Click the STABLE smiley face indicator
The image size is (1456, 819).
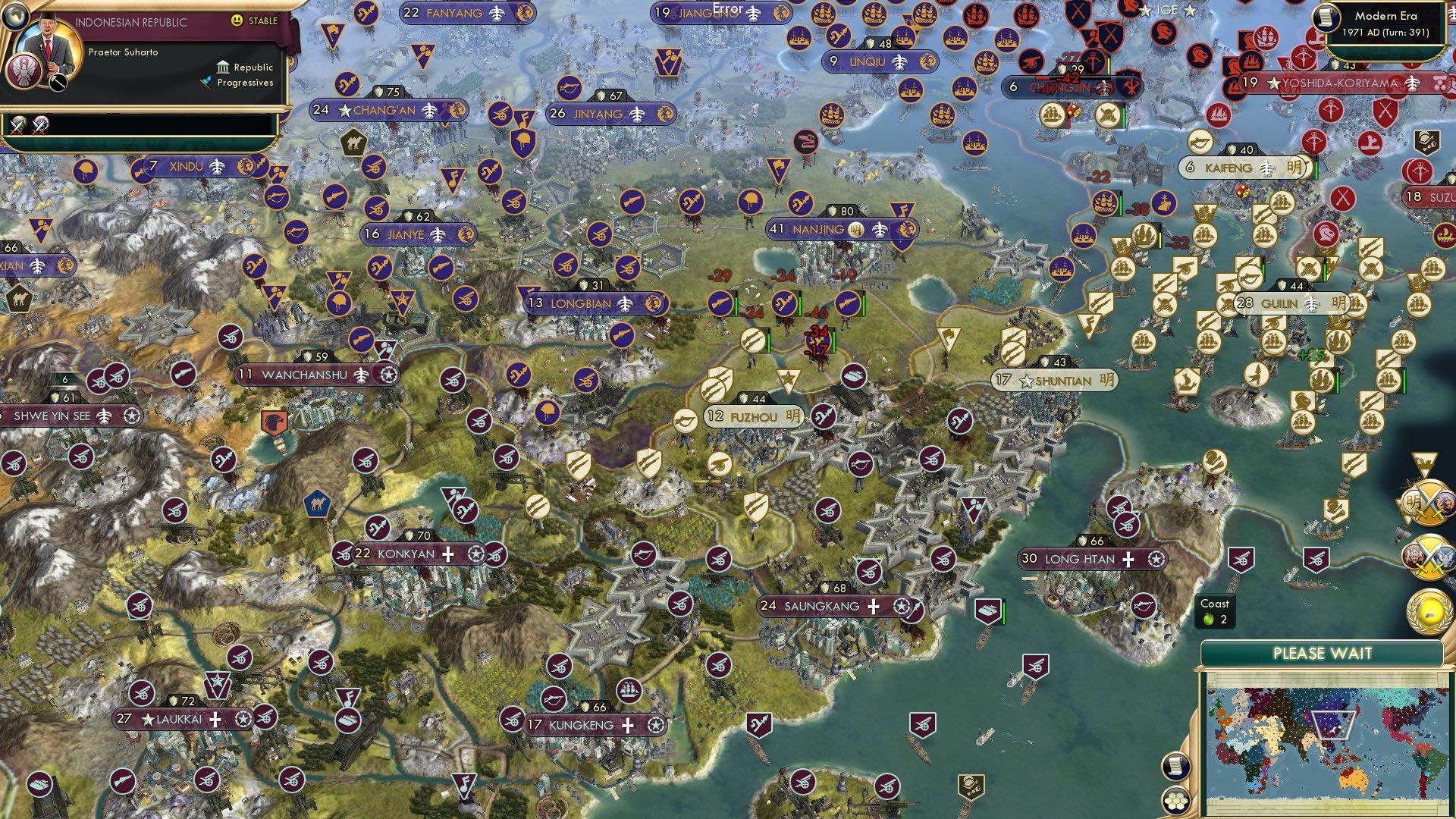(x=237, y=20)
